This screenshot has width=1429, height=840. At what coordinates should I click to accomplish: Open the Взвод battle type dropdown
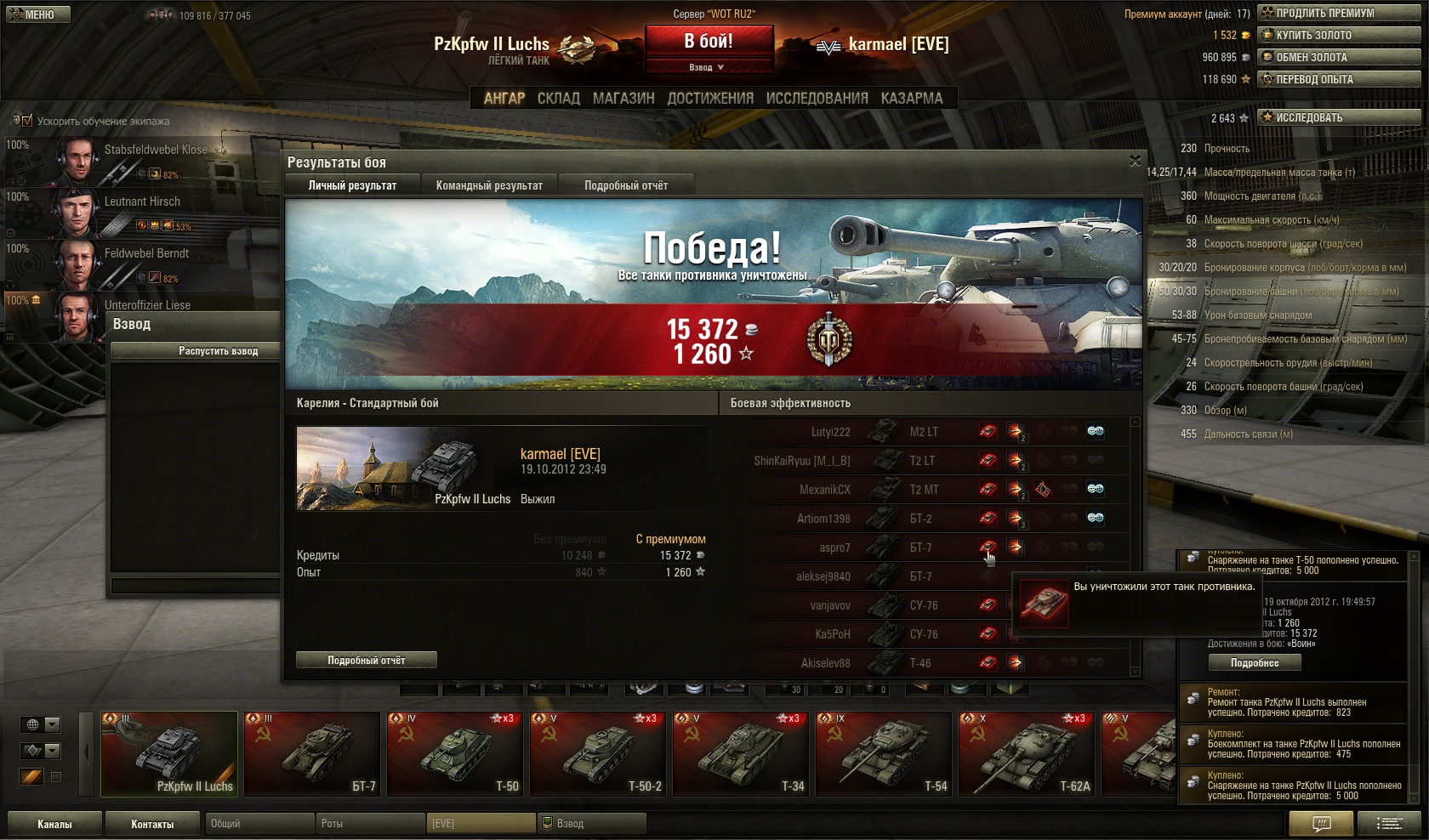point(709,67)
